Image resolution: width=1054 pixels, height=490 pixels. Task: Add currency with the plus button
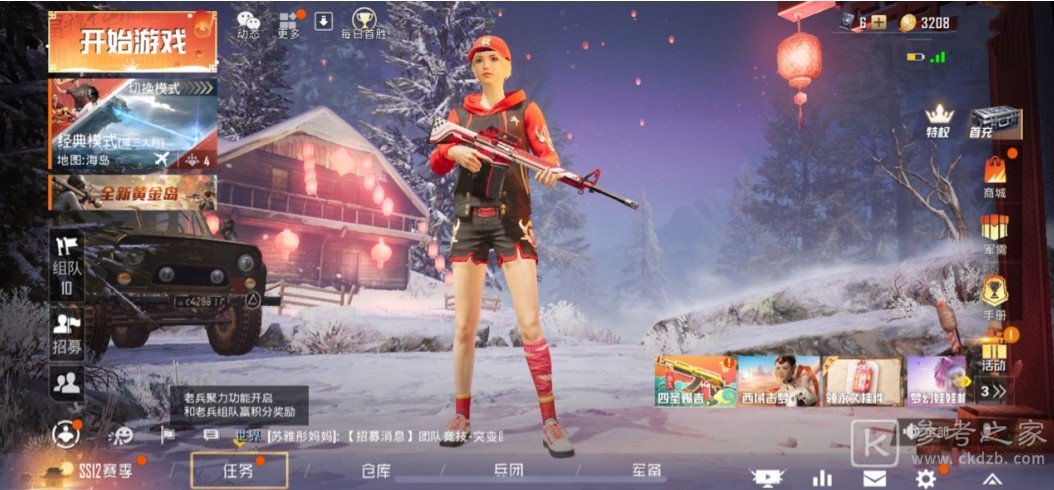878,22
